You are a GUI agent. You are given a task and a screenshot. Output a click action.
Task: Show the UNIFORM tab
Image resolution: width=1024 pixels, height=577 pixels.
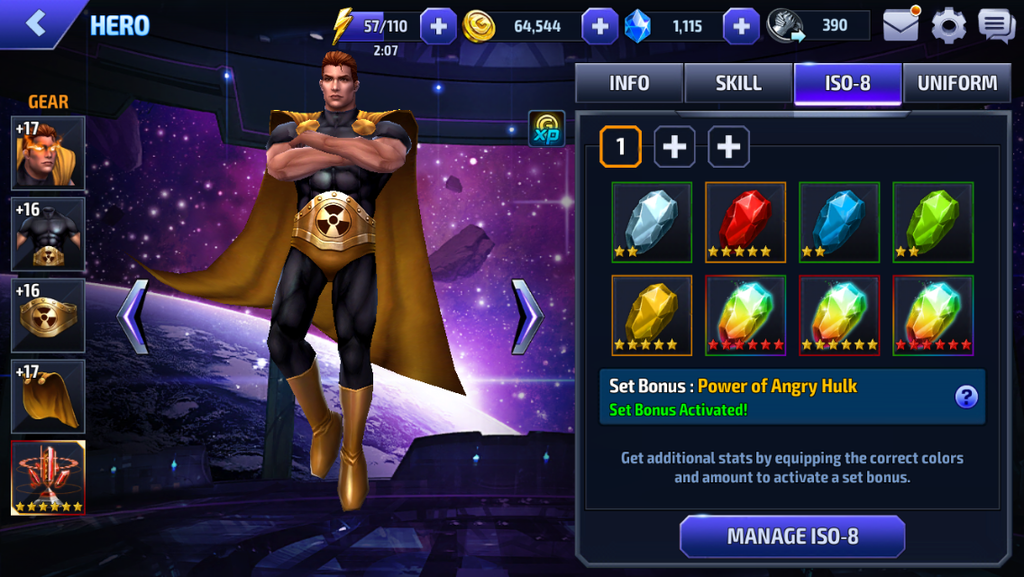[x=957, y=84]
